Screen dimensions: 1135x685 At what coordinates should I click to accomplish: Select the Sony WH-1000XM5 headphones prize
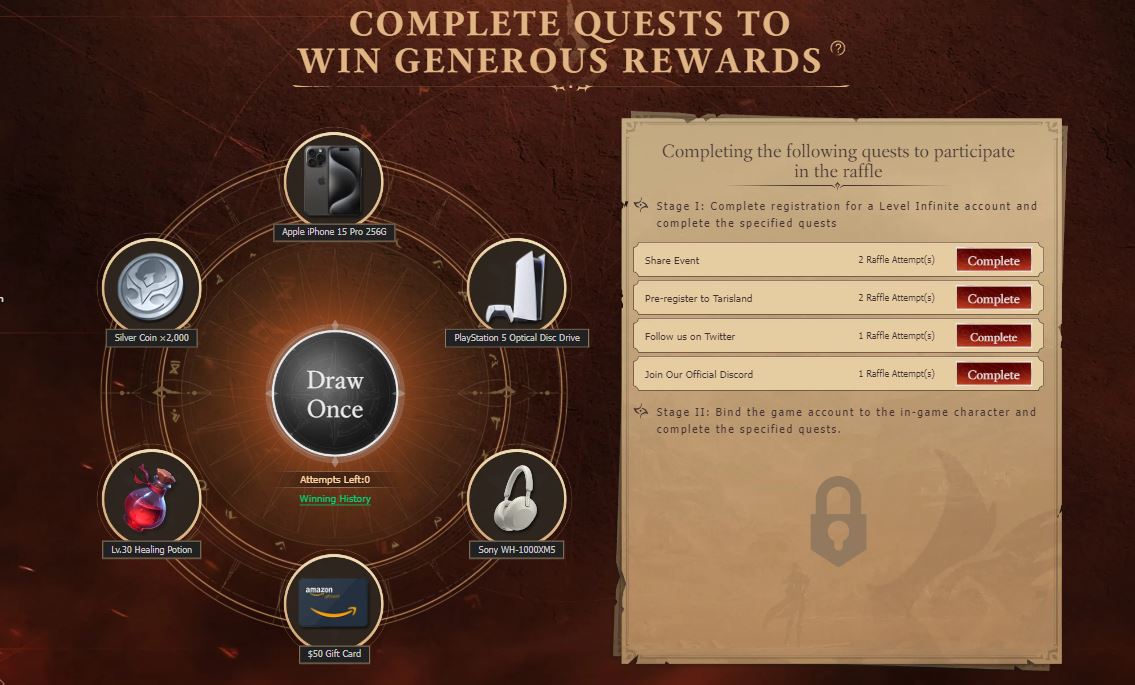516,499
